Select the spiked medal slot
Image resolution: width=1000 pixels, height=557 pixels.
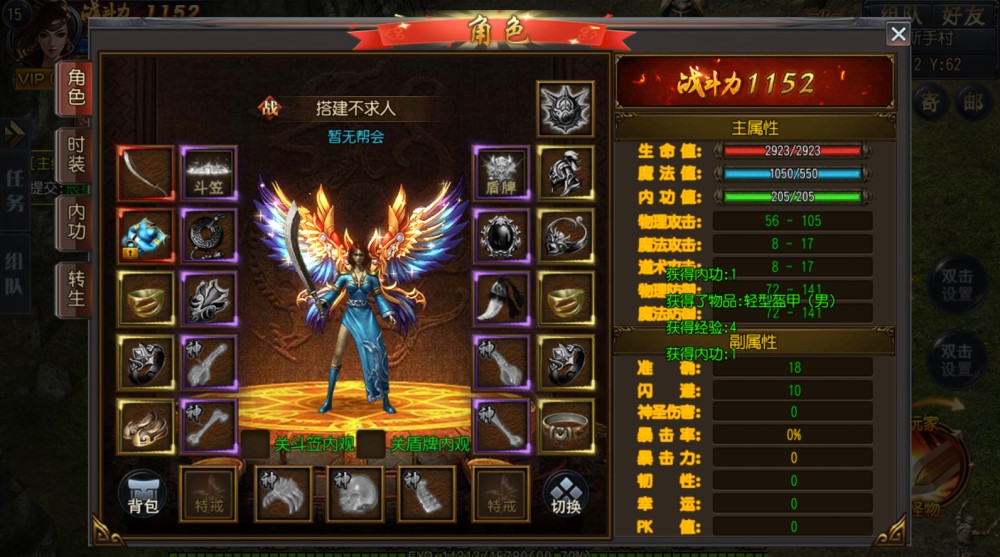[x=565, y=109]
